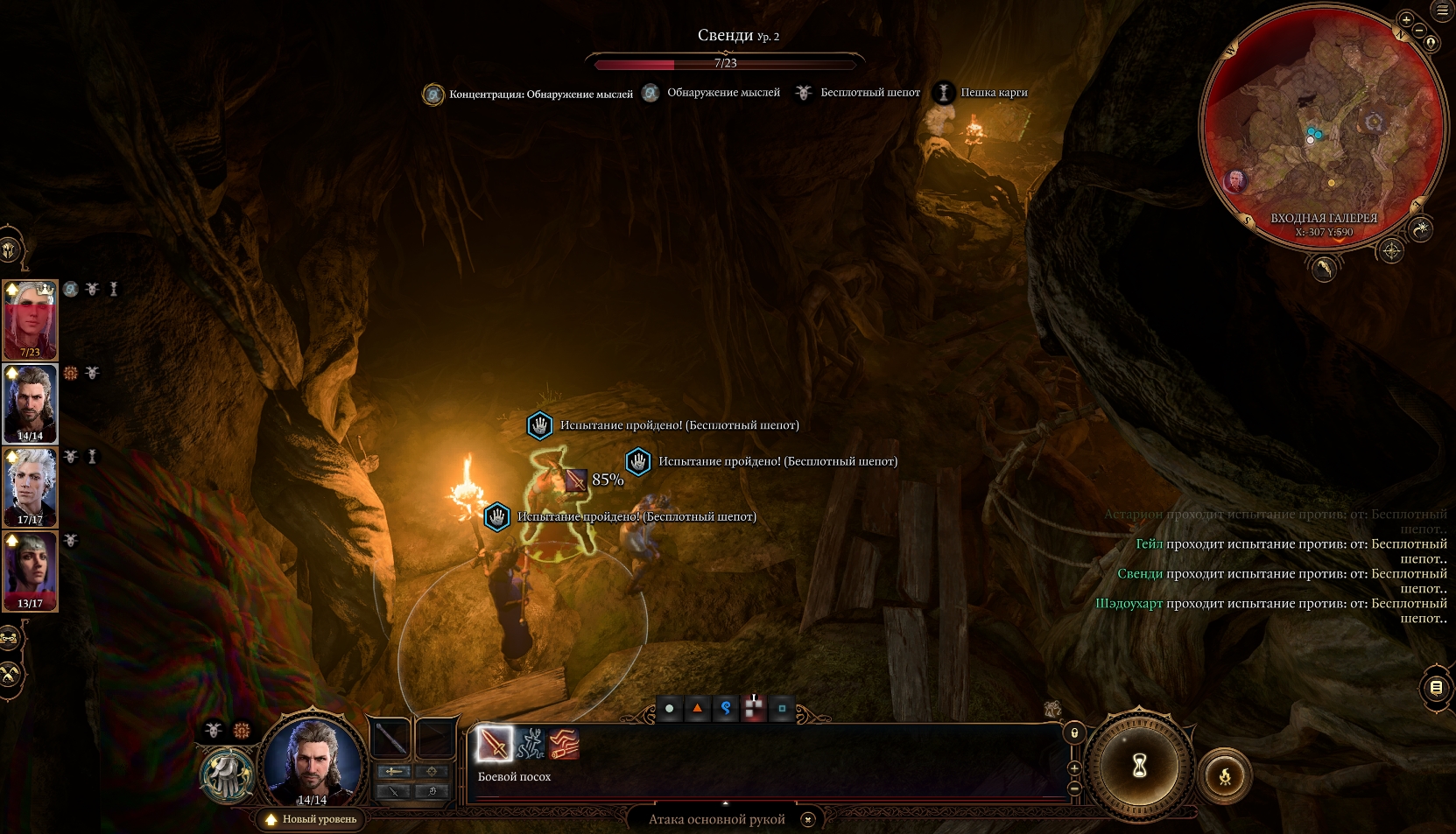Zoom out the minimap with the minus button
The width and height of the screenshot is (1456, 834).
(x=1419, y=31)
